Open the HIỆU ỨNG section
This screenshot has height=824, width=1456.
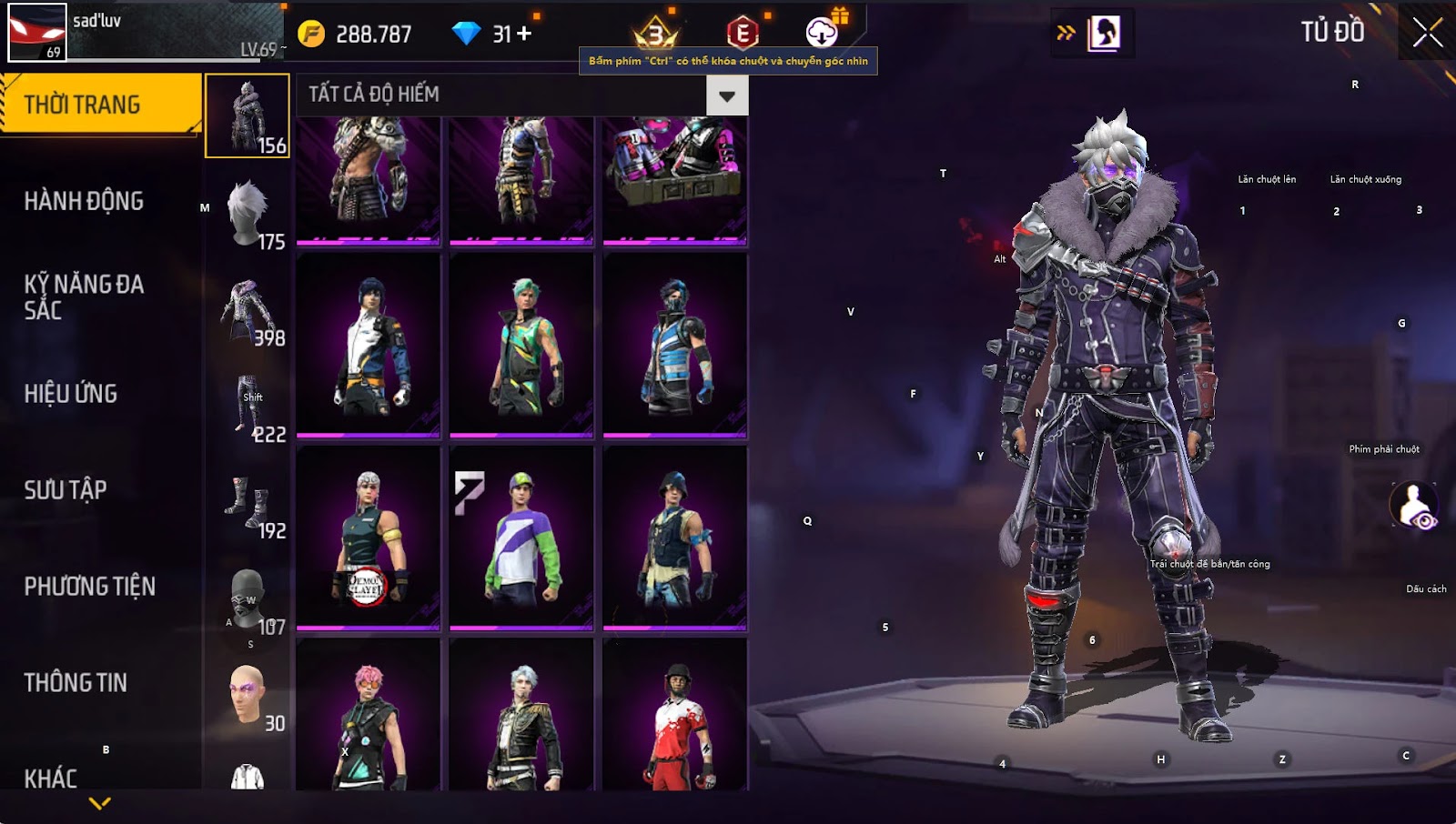point(71,394)
